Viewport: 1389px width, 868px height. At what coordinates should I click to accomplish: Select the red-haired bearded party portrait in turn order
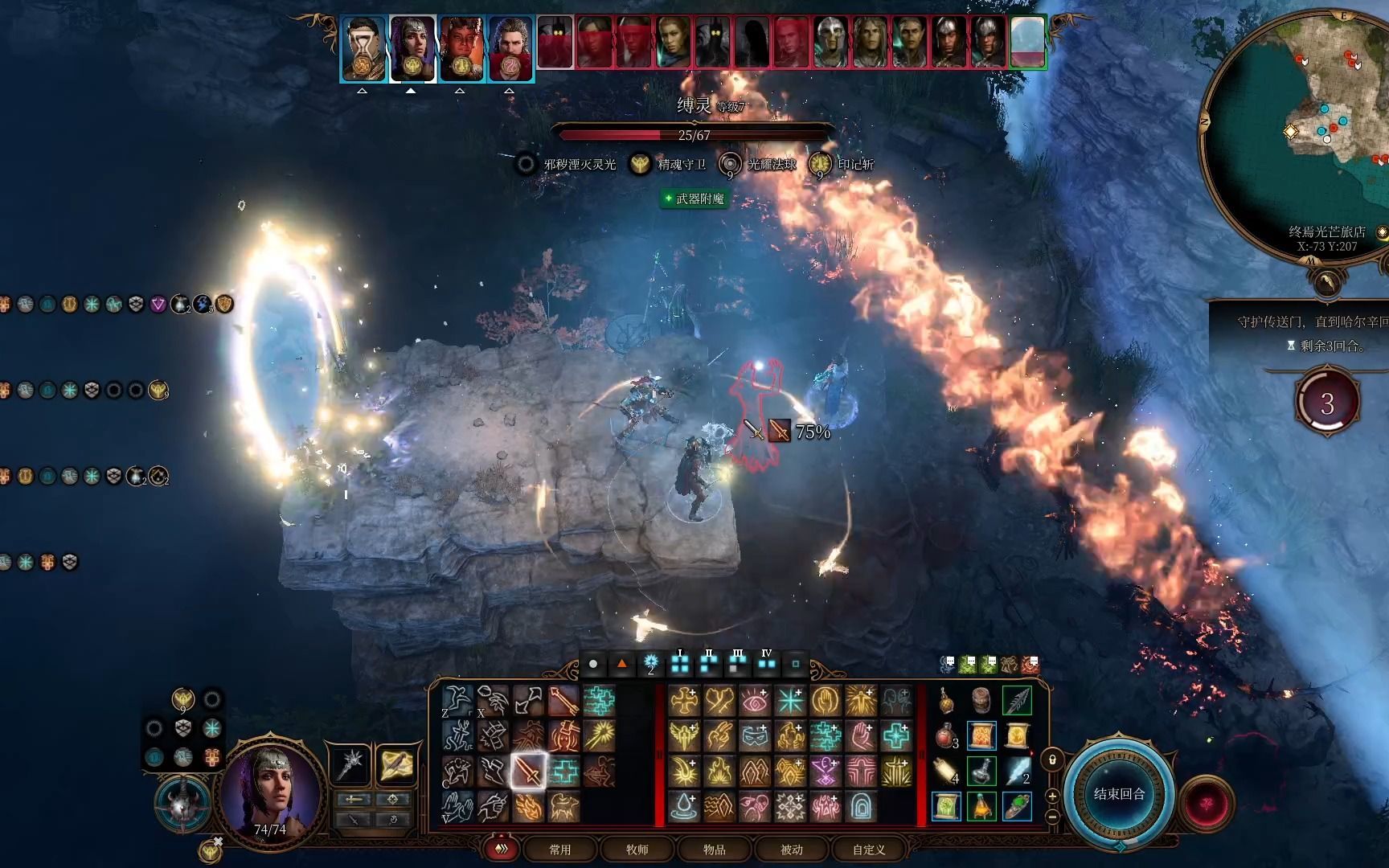click(510, 47)
